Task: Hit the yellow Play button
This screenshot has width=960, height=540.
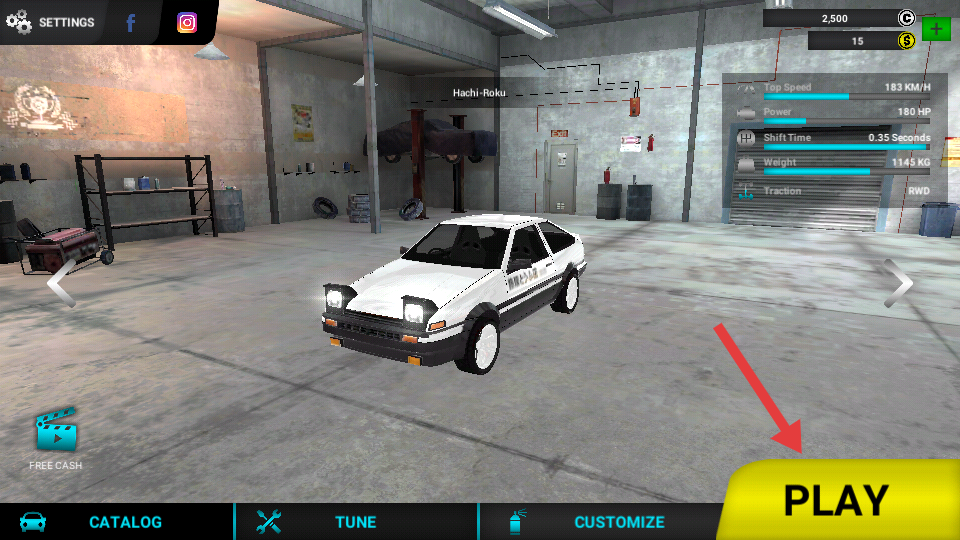Action: pos(836,500)
